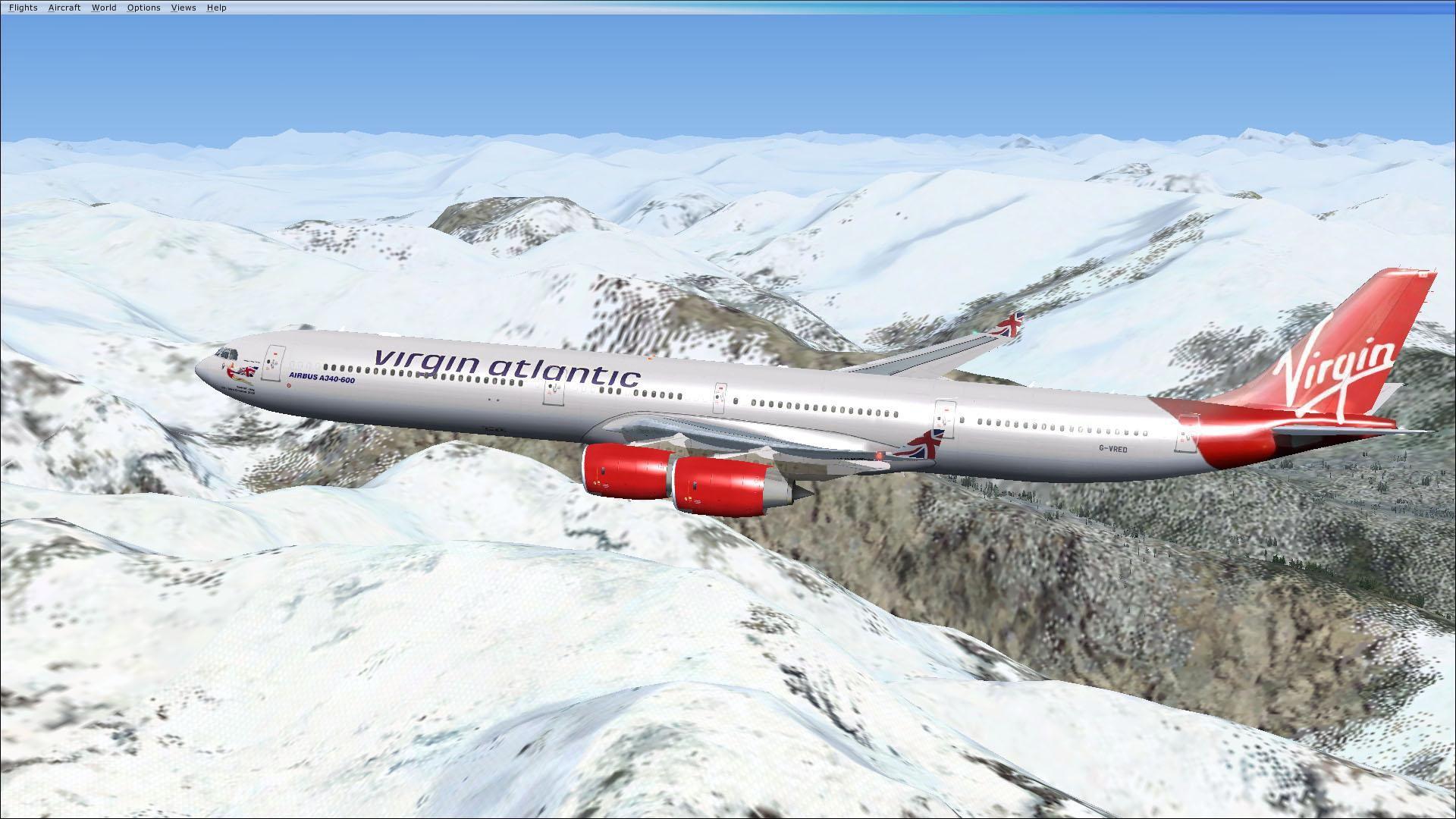Click the aircraft cockpit windows
The height and width of the screenshot is (819, 1456).
tap(227, 353)
